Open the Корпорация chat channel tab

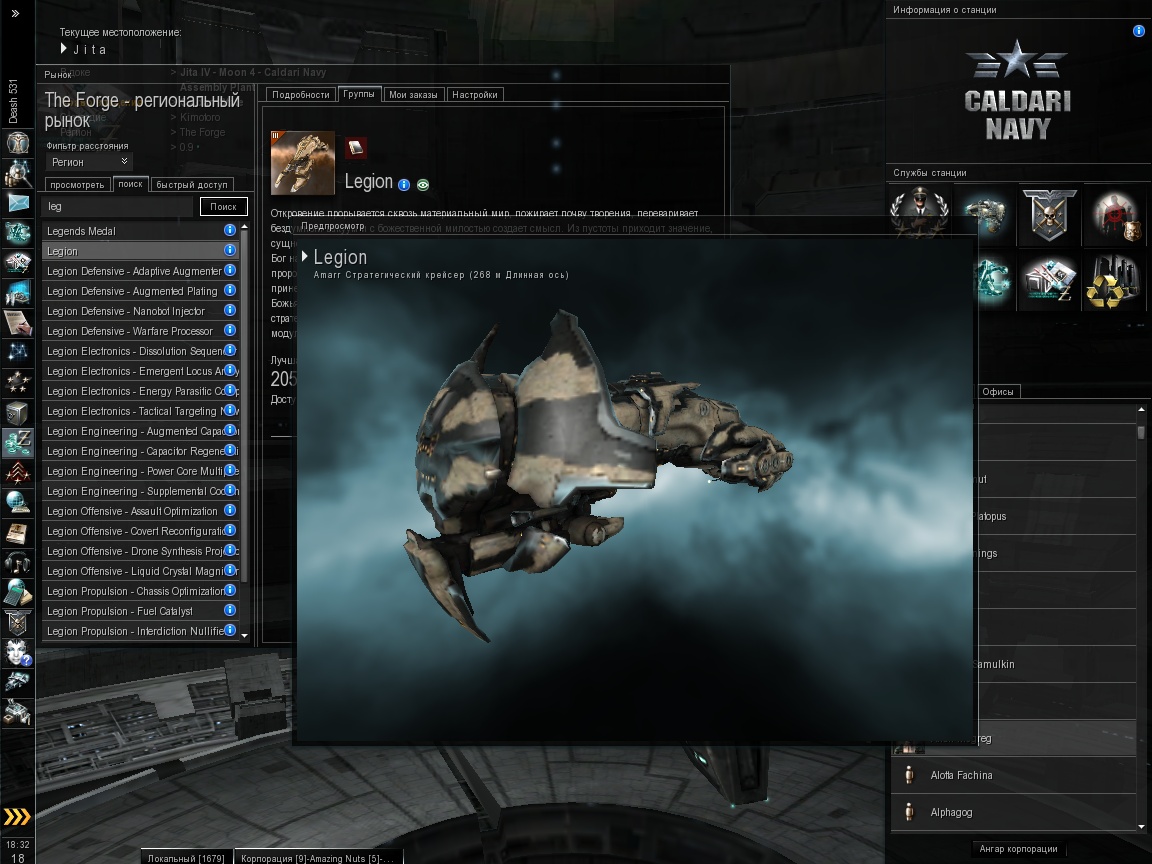point(317,858)
